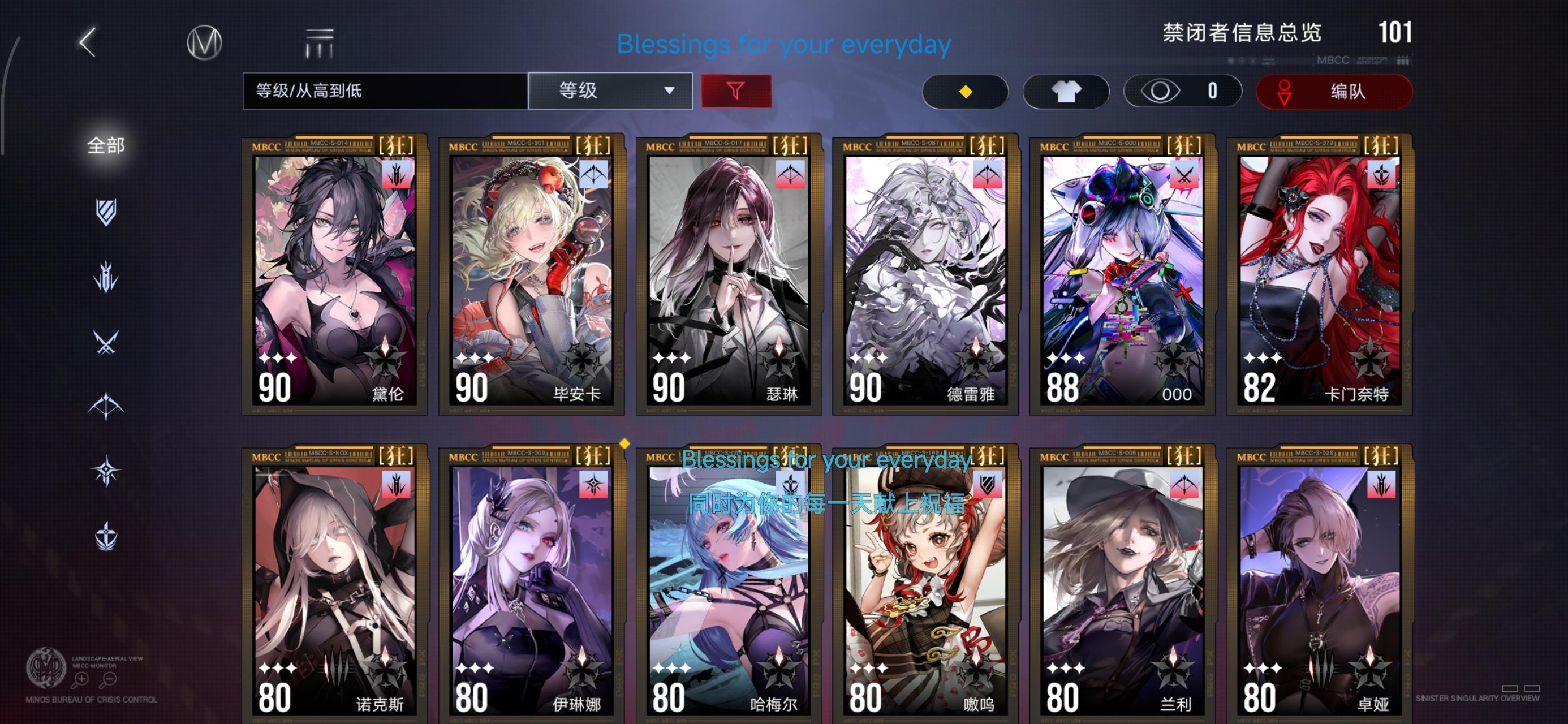Click the zoom-in magnifier near MBCC-MONITOR
1568x724 pixels.
coord(81,680)
